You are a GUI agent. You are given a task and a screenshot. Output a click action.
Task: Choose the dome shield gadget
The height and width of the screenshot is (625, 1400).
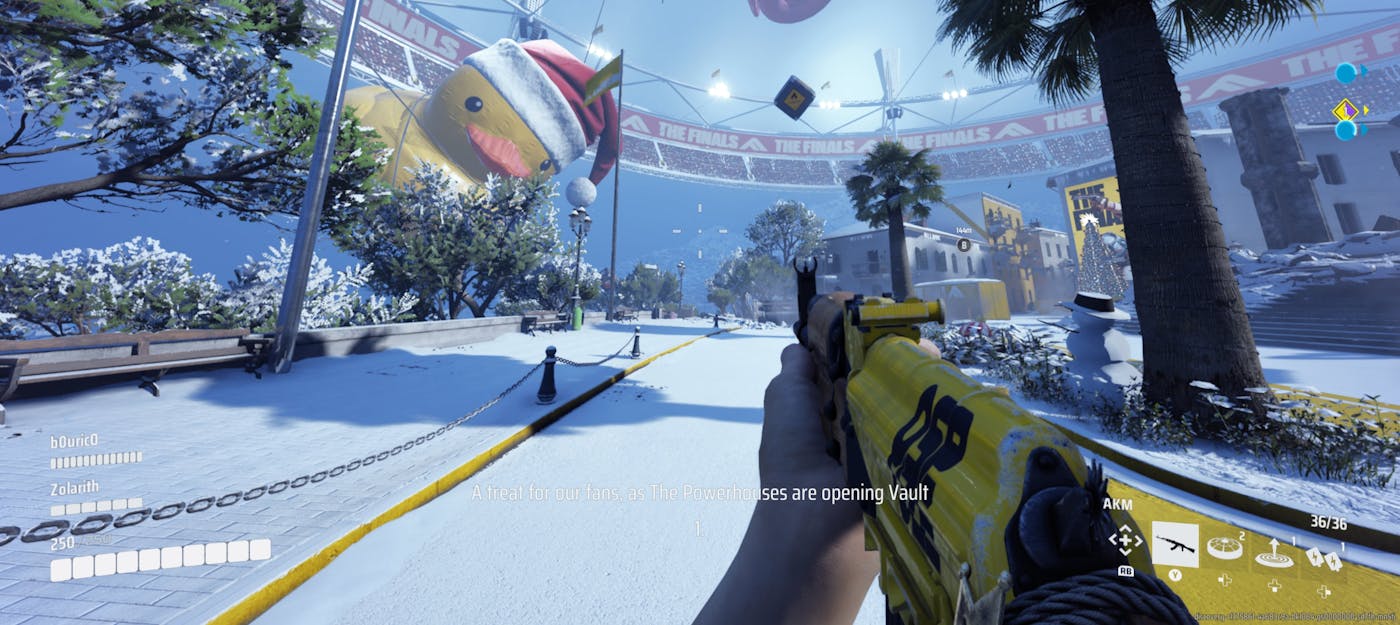[x=1223, y=547]
